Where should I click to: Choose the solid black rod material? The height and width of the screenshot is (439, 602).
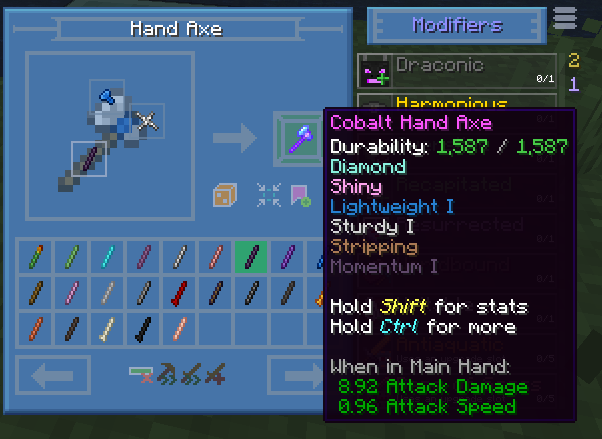[x=144, y=328]
